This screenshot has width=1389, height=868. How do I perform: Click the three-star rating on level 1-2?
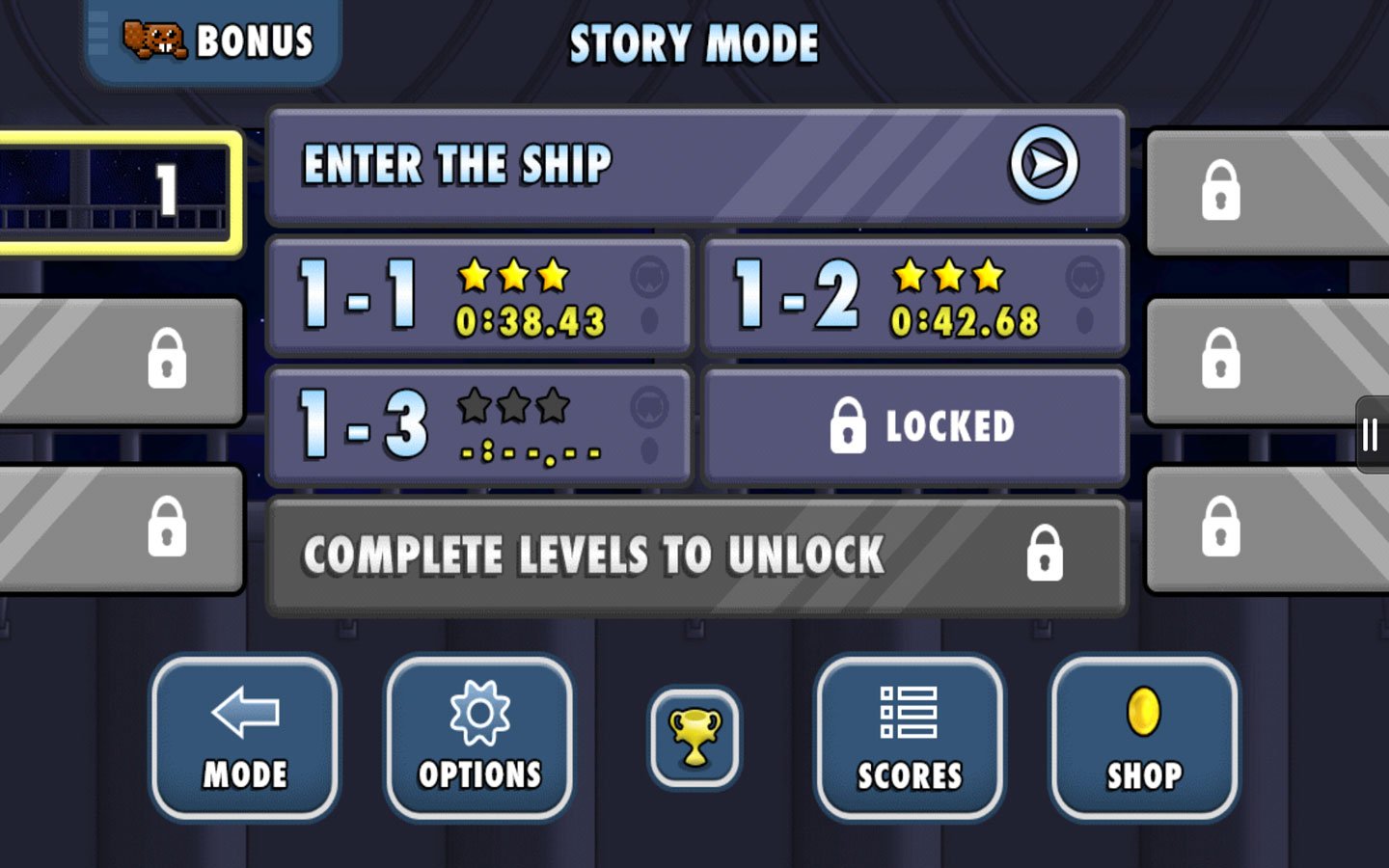[x=946, y=277]
